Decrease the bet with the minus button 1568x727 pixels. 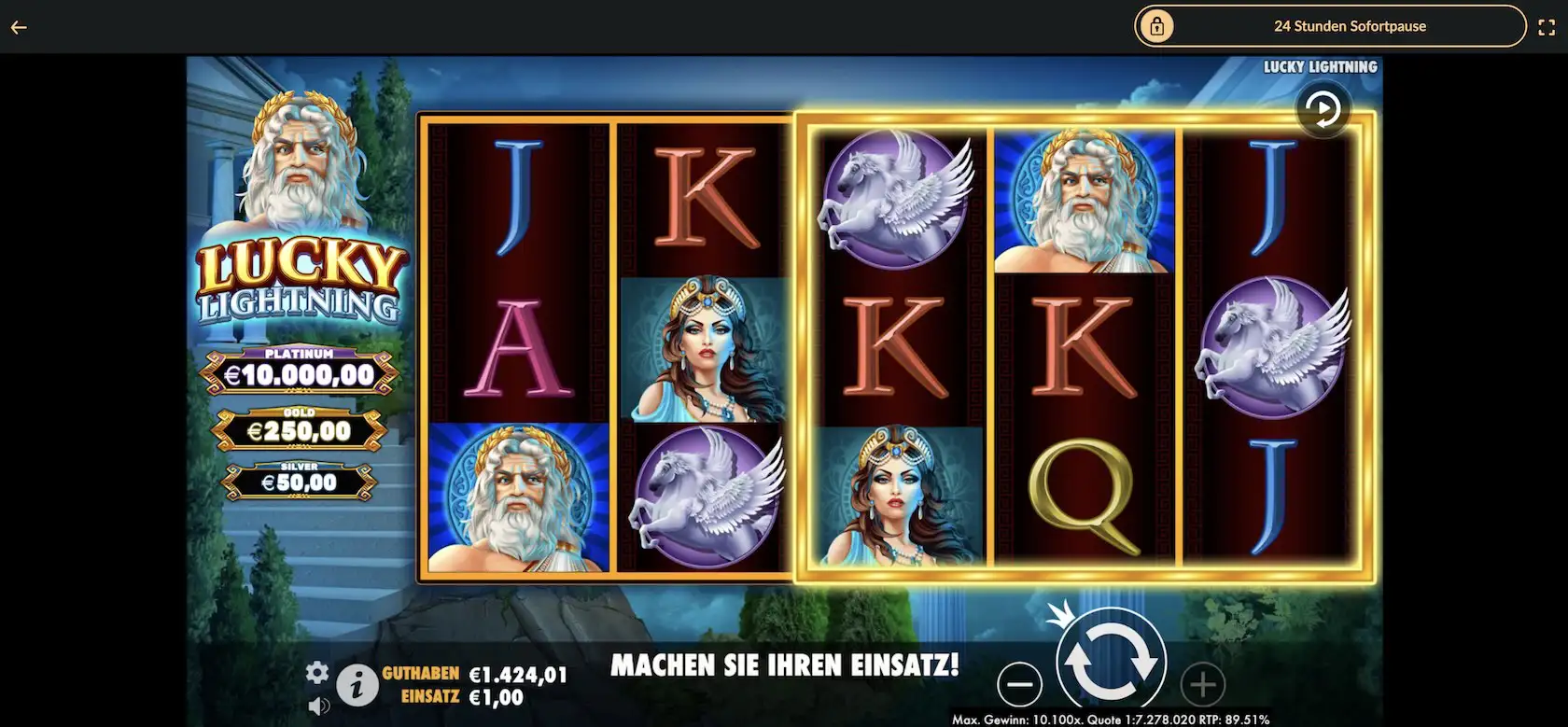1020,685
